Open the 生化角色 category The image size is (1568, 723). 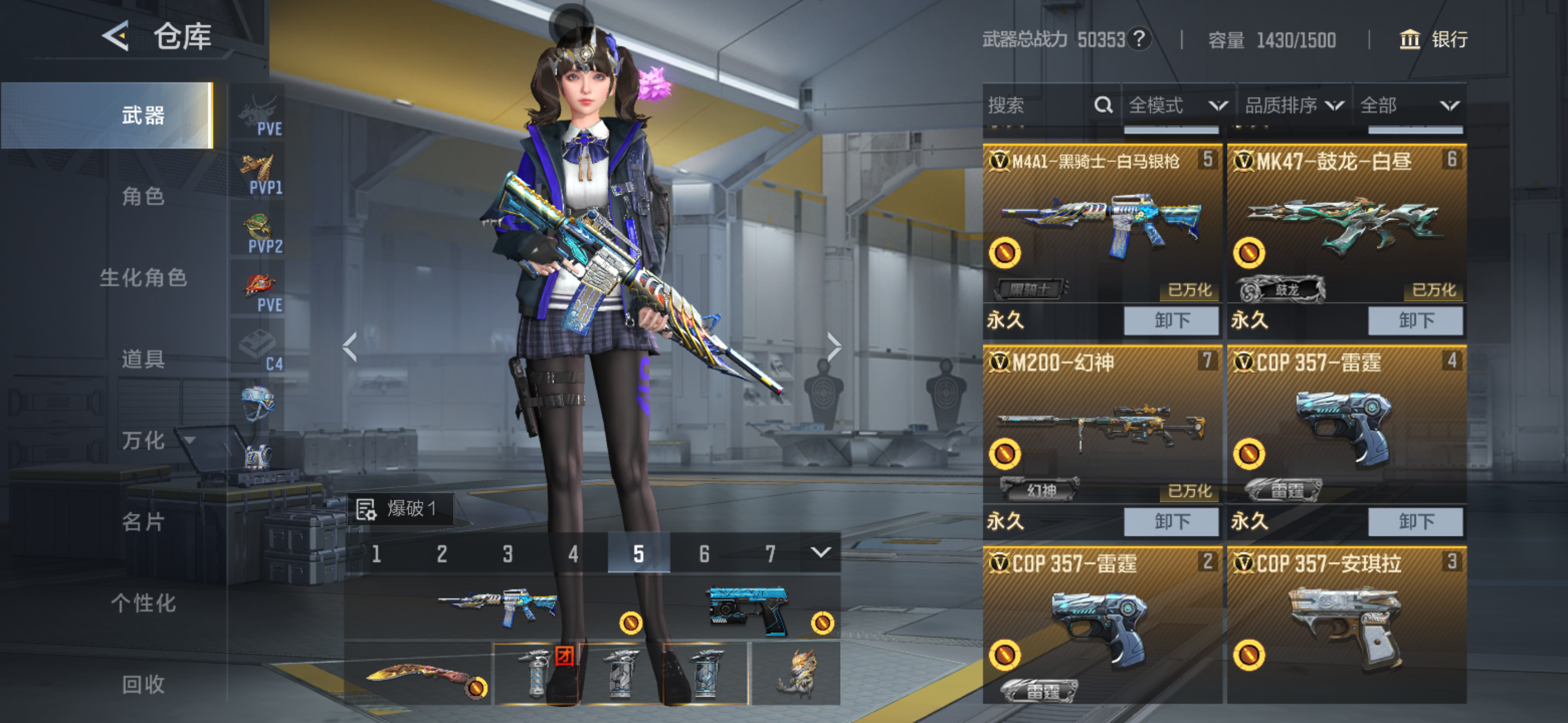coord(143,278)
